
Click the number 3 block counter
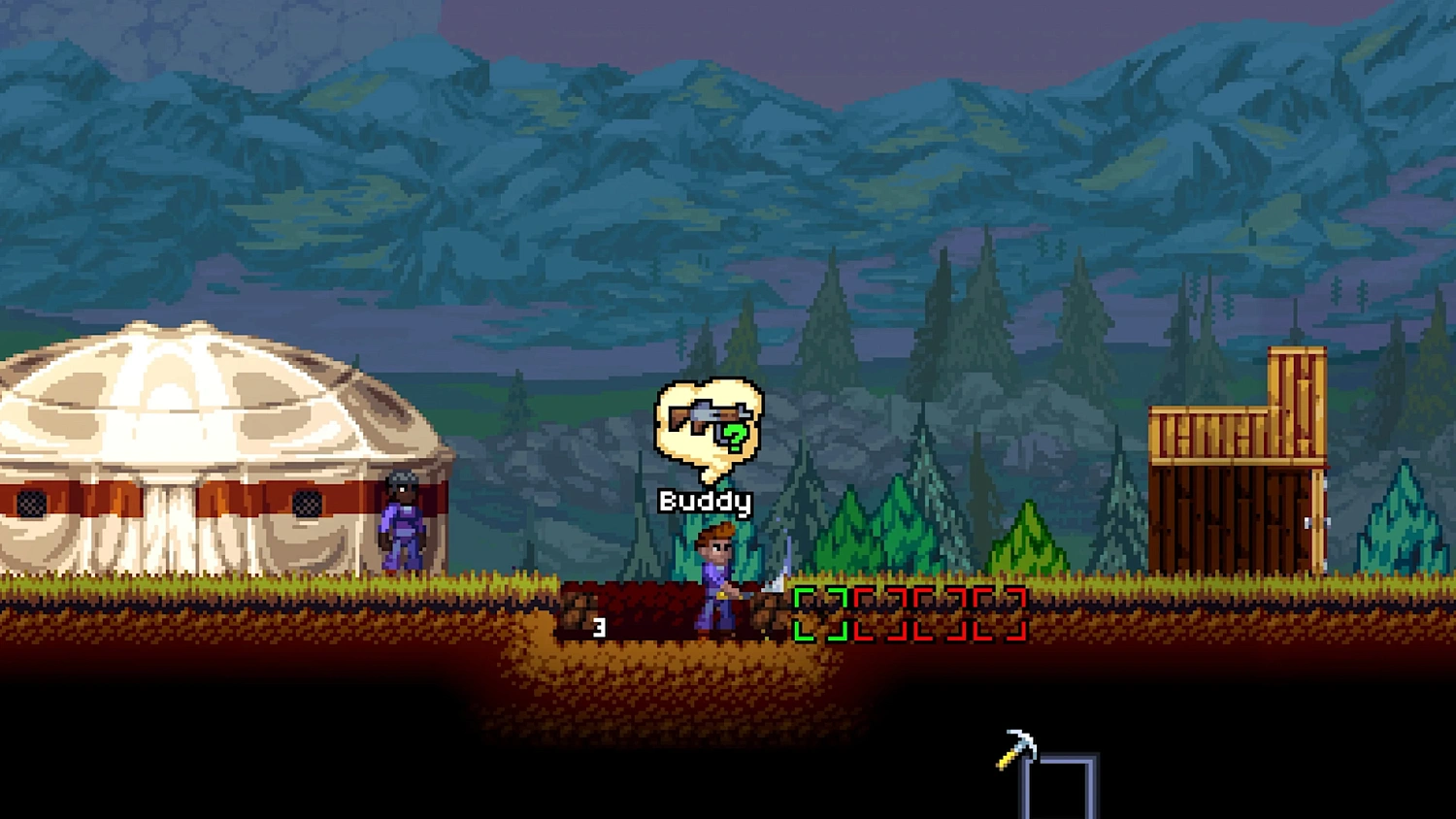pos(599,626)
